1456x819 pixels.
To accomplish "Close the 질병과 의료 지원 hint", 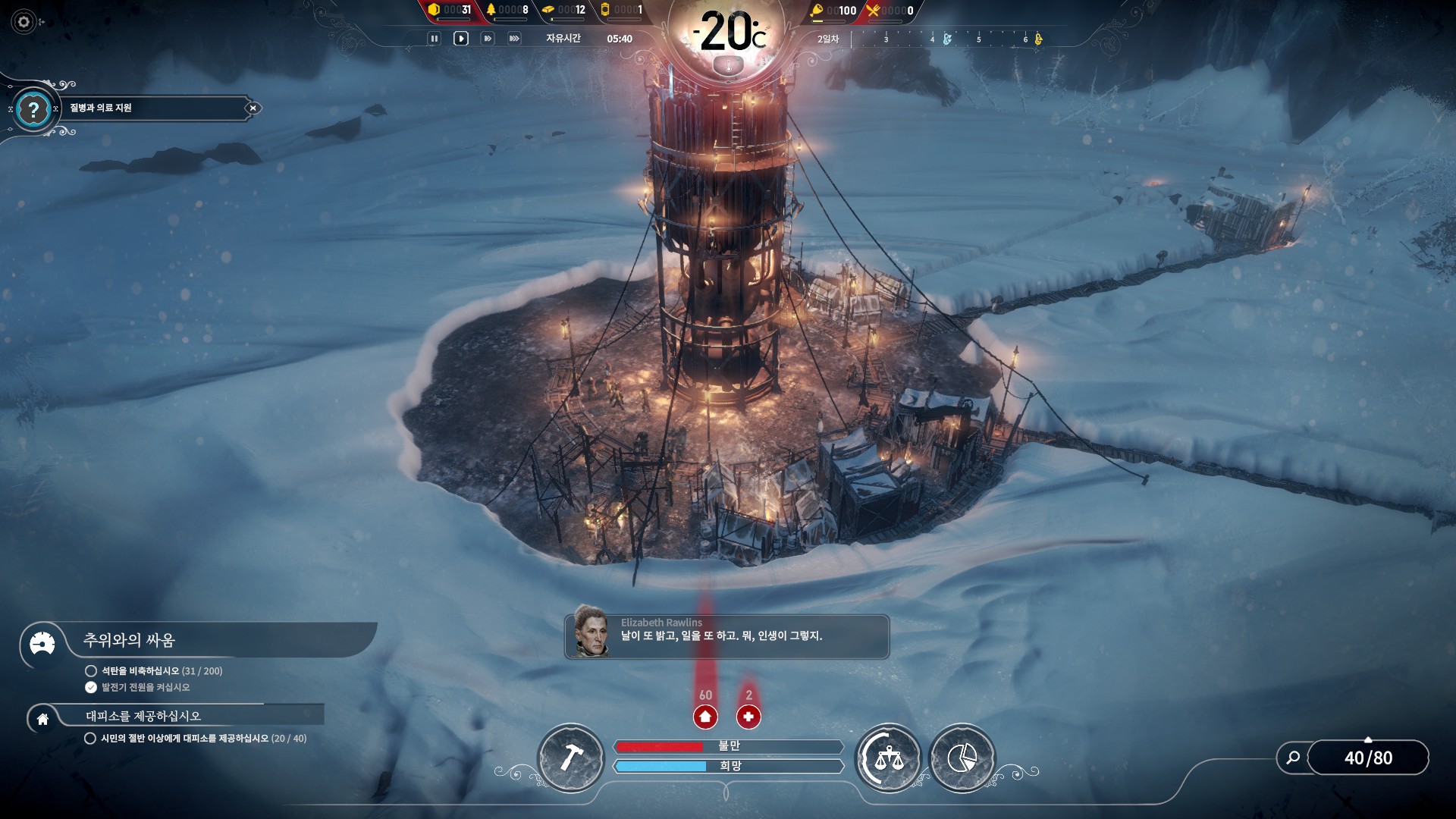I will click(253, 108).
